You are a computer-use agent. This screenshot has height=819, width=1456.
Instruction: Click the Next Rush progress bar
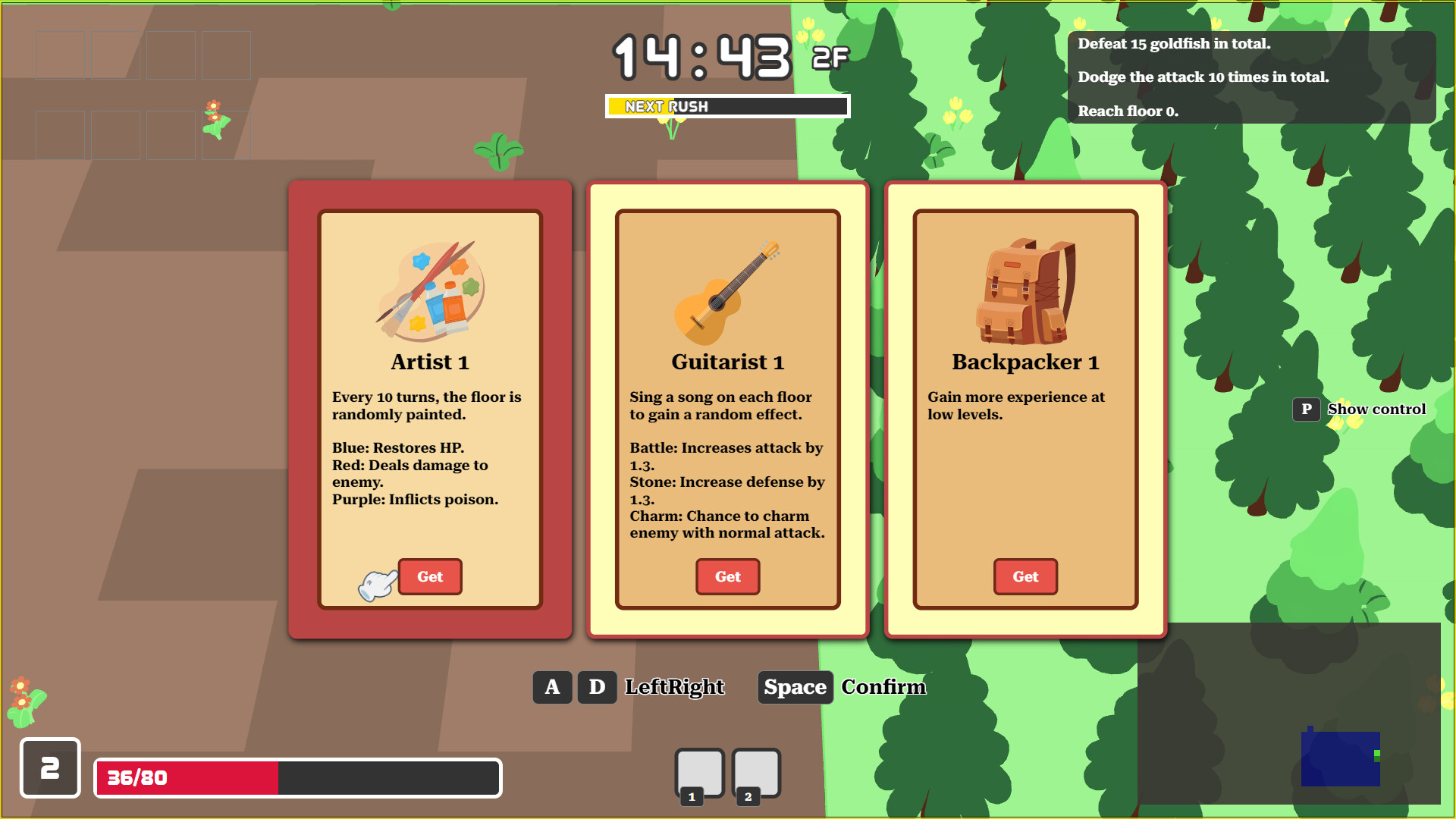(x=727, y=105)
